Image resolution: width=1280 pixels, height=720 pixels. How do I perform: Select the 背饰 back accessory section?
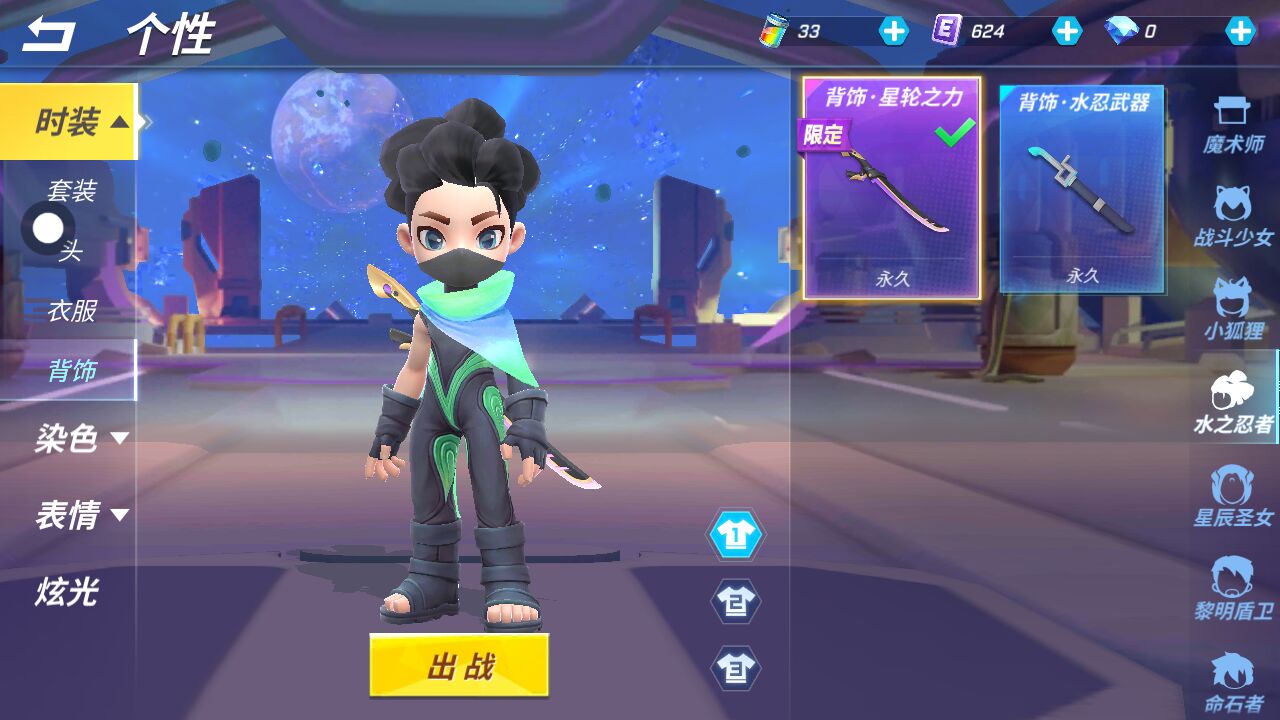72,371
